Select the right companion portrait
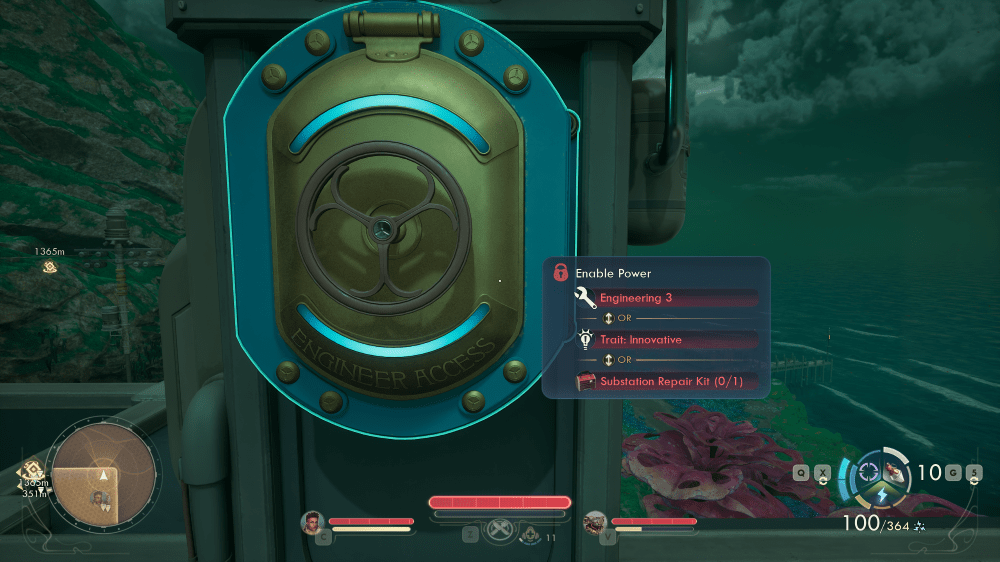The image size is (1000, 562). (x=596, y=522)
